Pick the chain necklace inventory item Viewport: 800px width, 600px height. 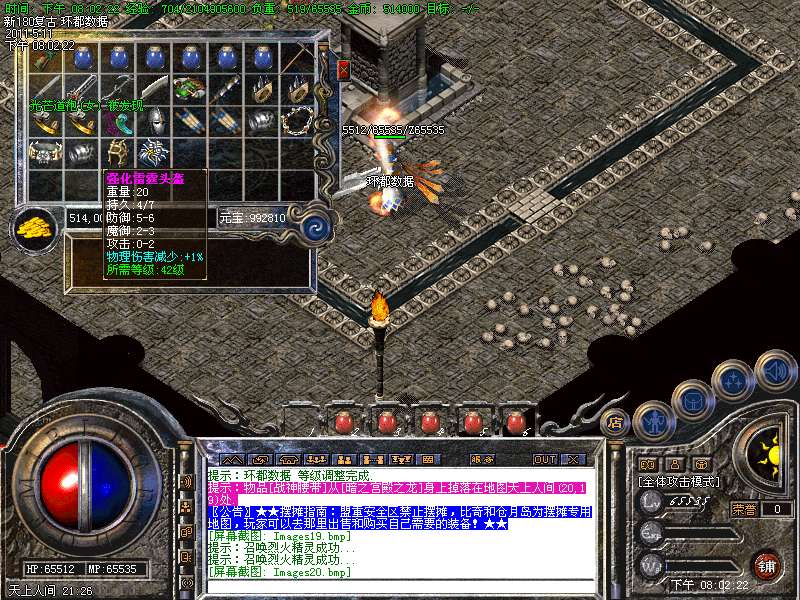tap(295, 122)
